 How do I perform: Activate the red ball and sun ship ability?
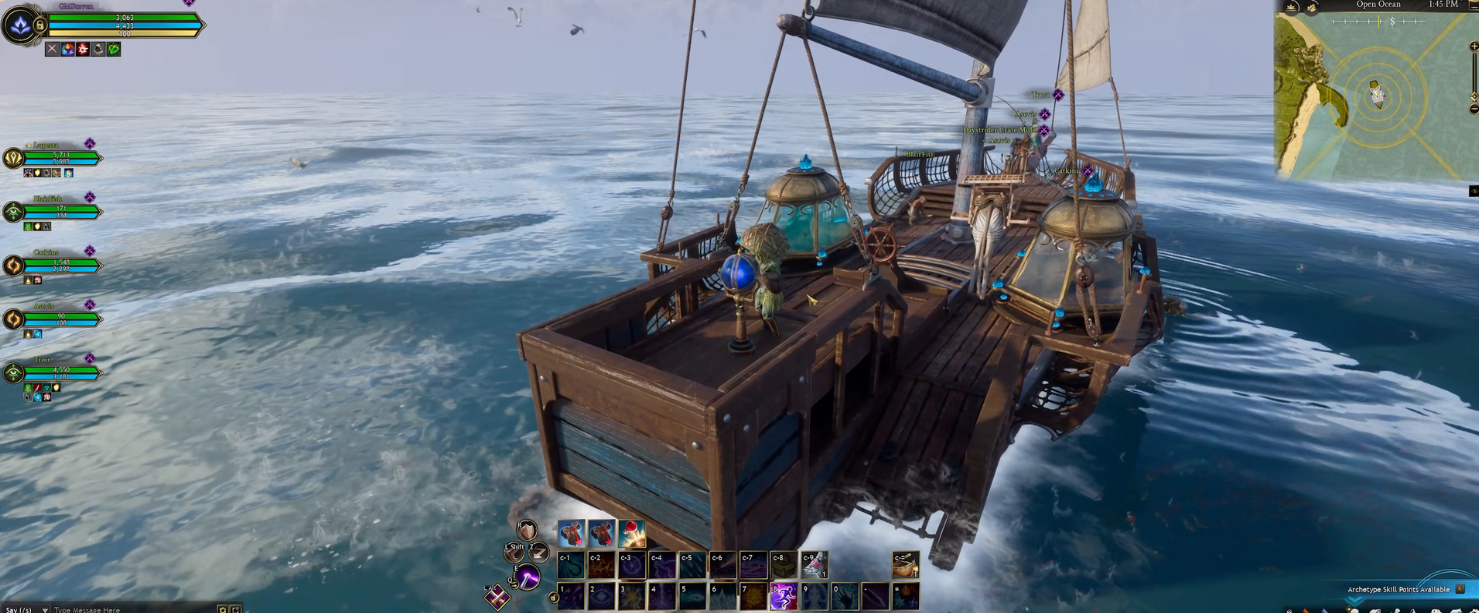pyautogui.click(x=632, y=534)
